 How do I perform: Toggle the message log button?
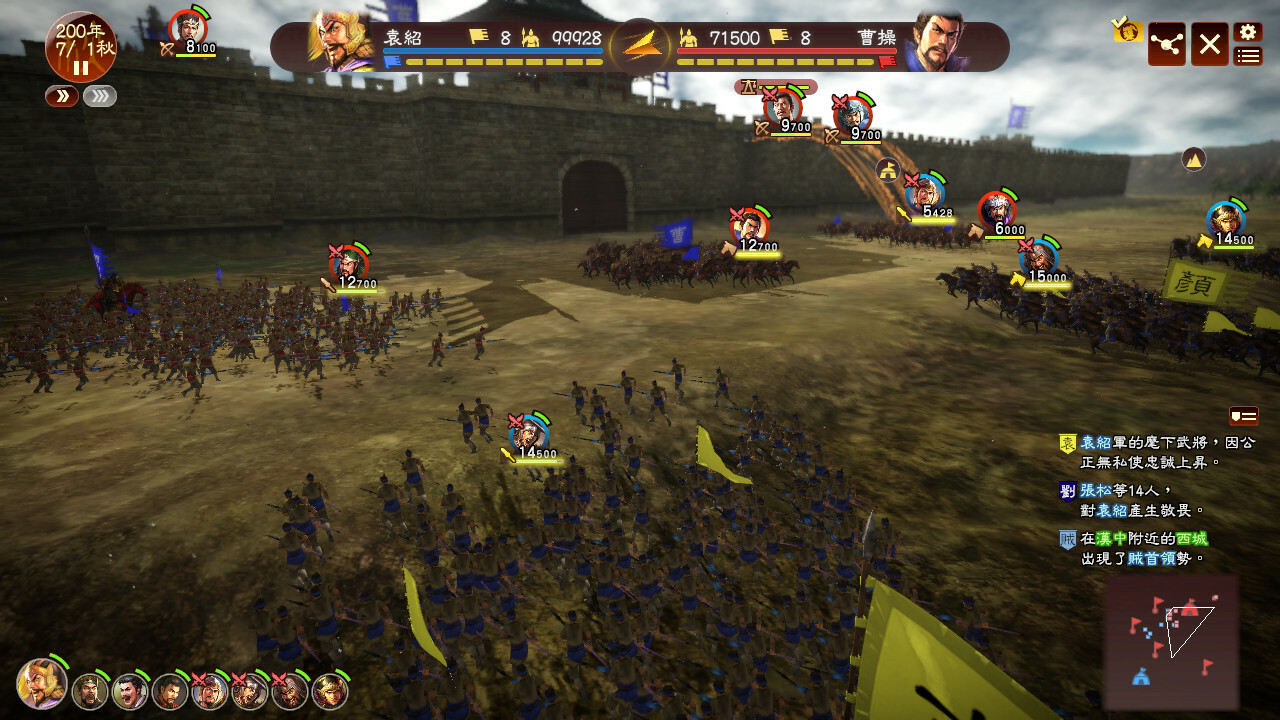tap(1243, 415)
